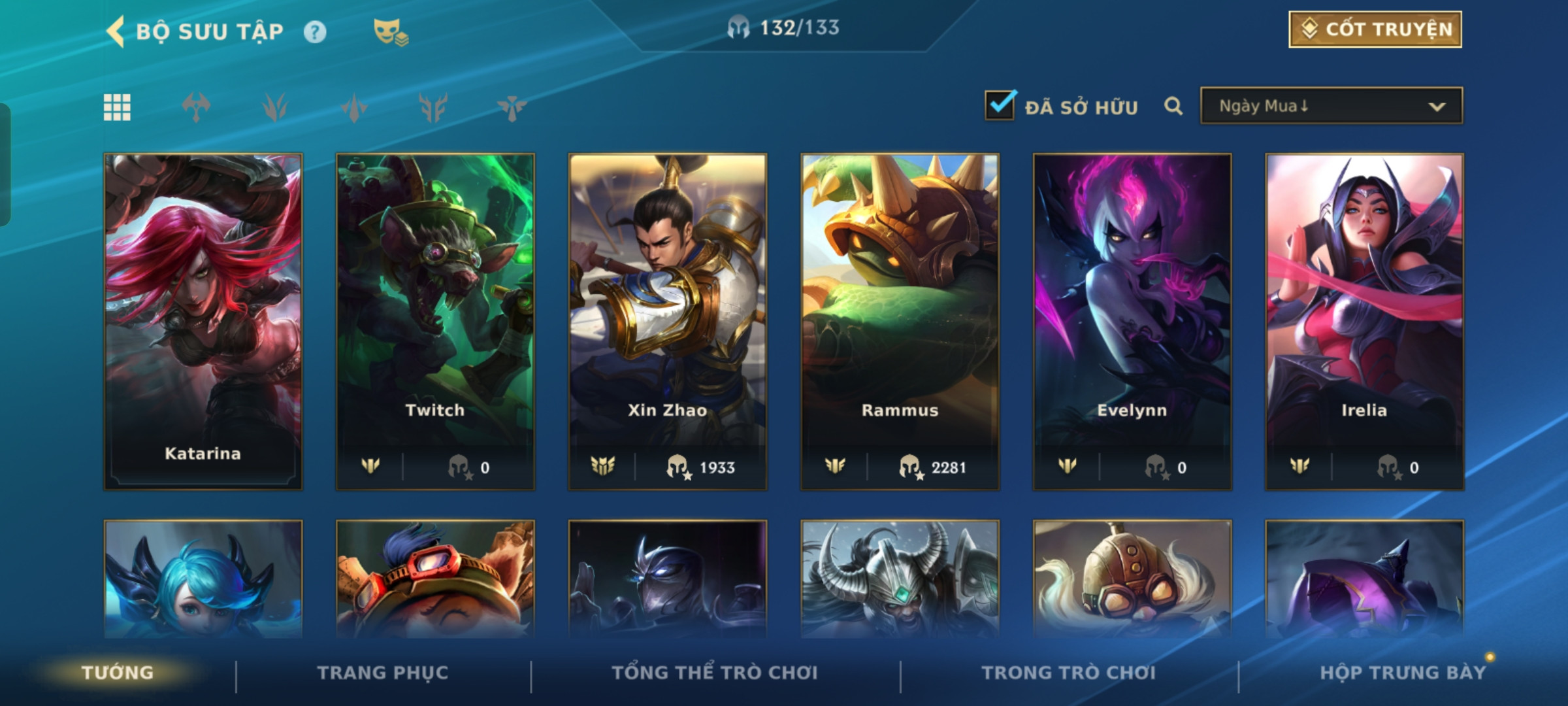View the Irelia champion card
The height and width of the screenshot is (706, 1568).
[1364, 320]
